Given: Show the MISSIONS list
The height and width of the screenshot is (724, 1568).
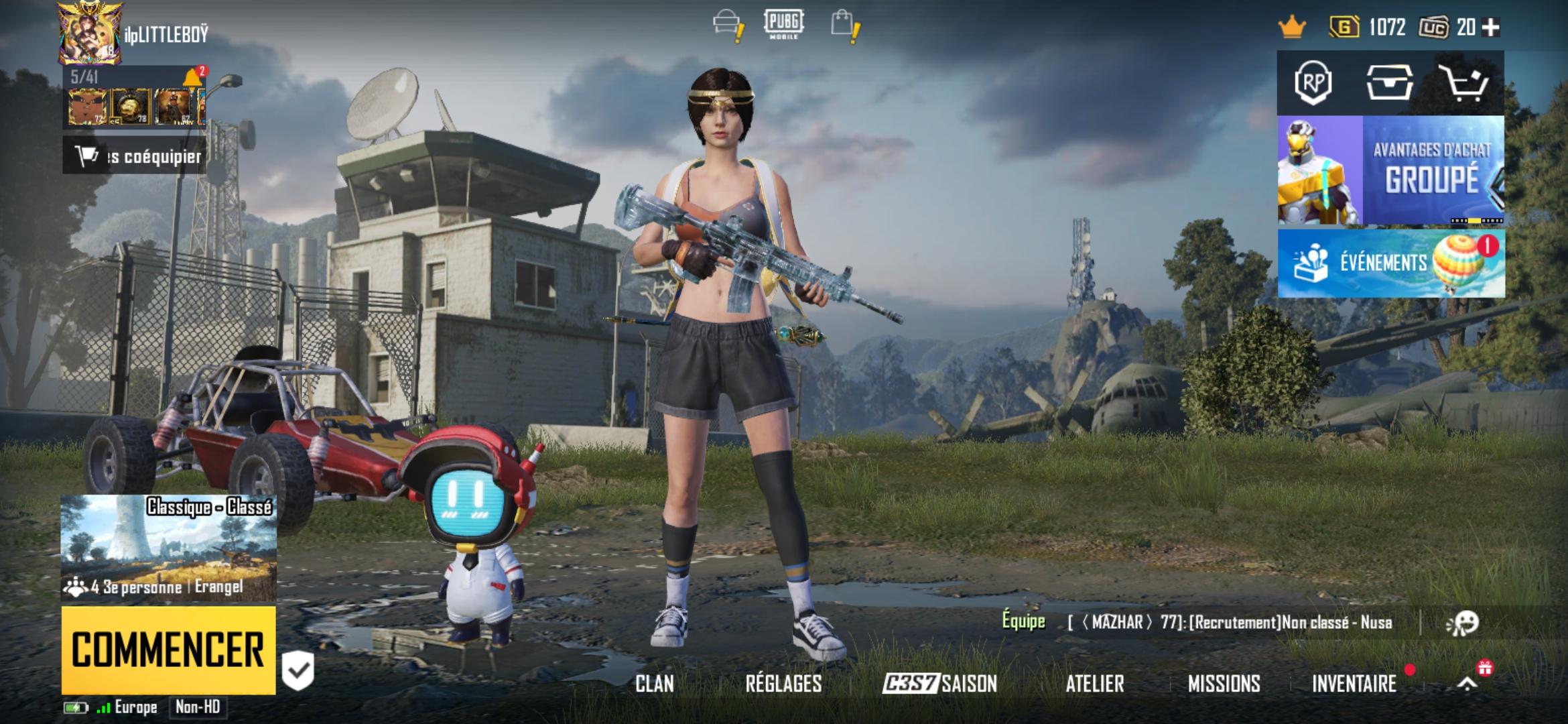Looking at the screenshot, I should [x=1224, y=684].
